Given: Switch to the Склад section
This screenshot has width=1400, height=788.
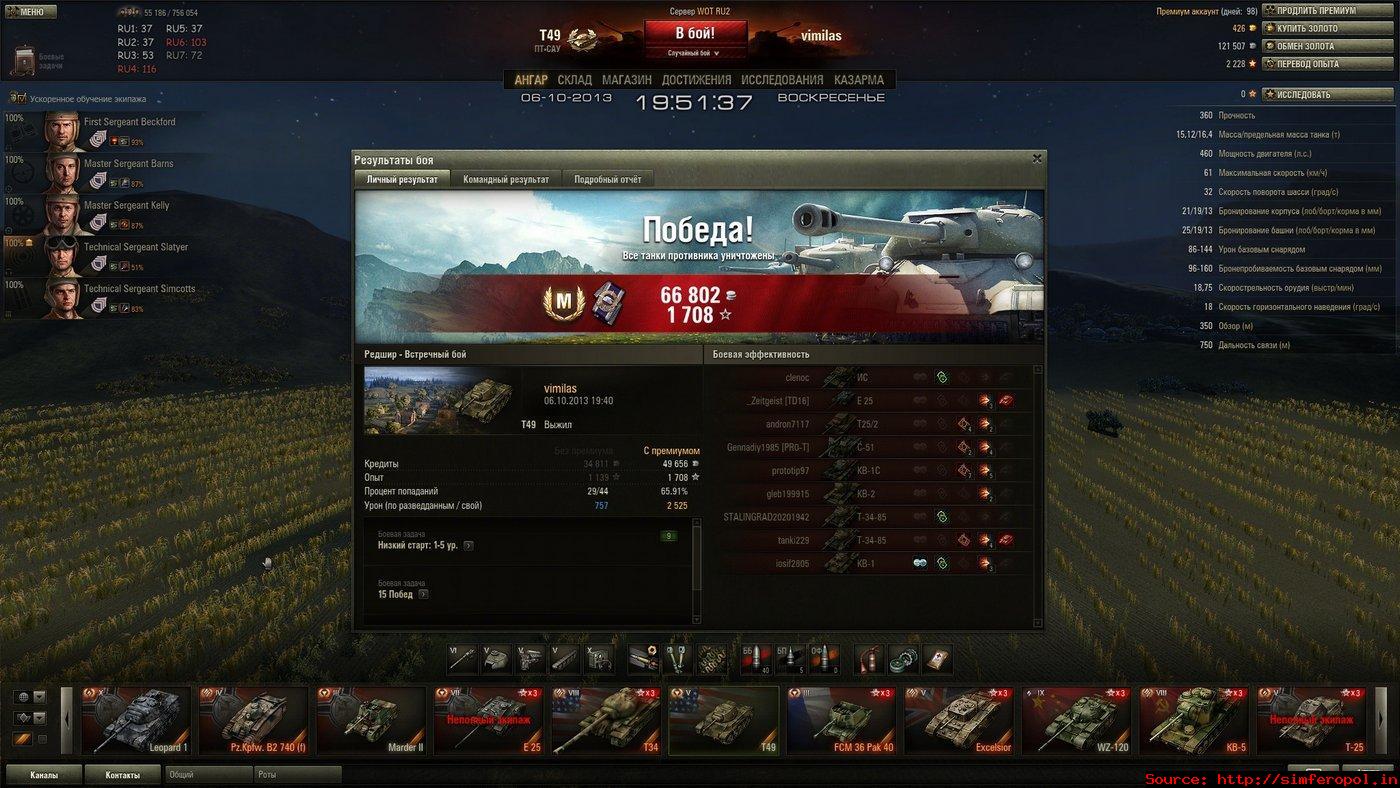Looking at the screenshot, I should [x=575, y=80].
